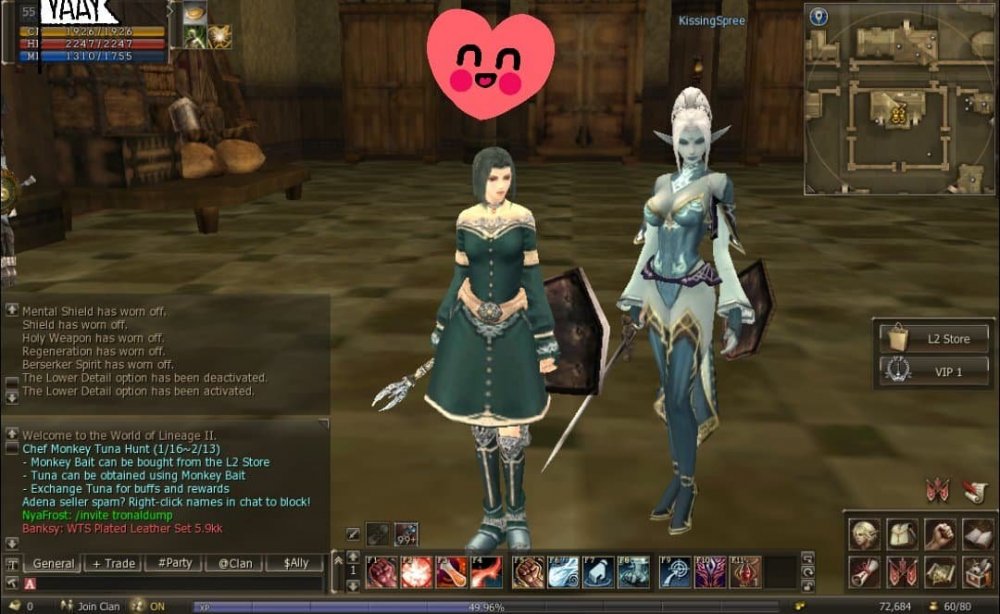Image resolution: width=1000 pixels, height=614 pixels.
Task: Use the F11 red potion item
Action: pyautogui.click(x=746, y=572)
